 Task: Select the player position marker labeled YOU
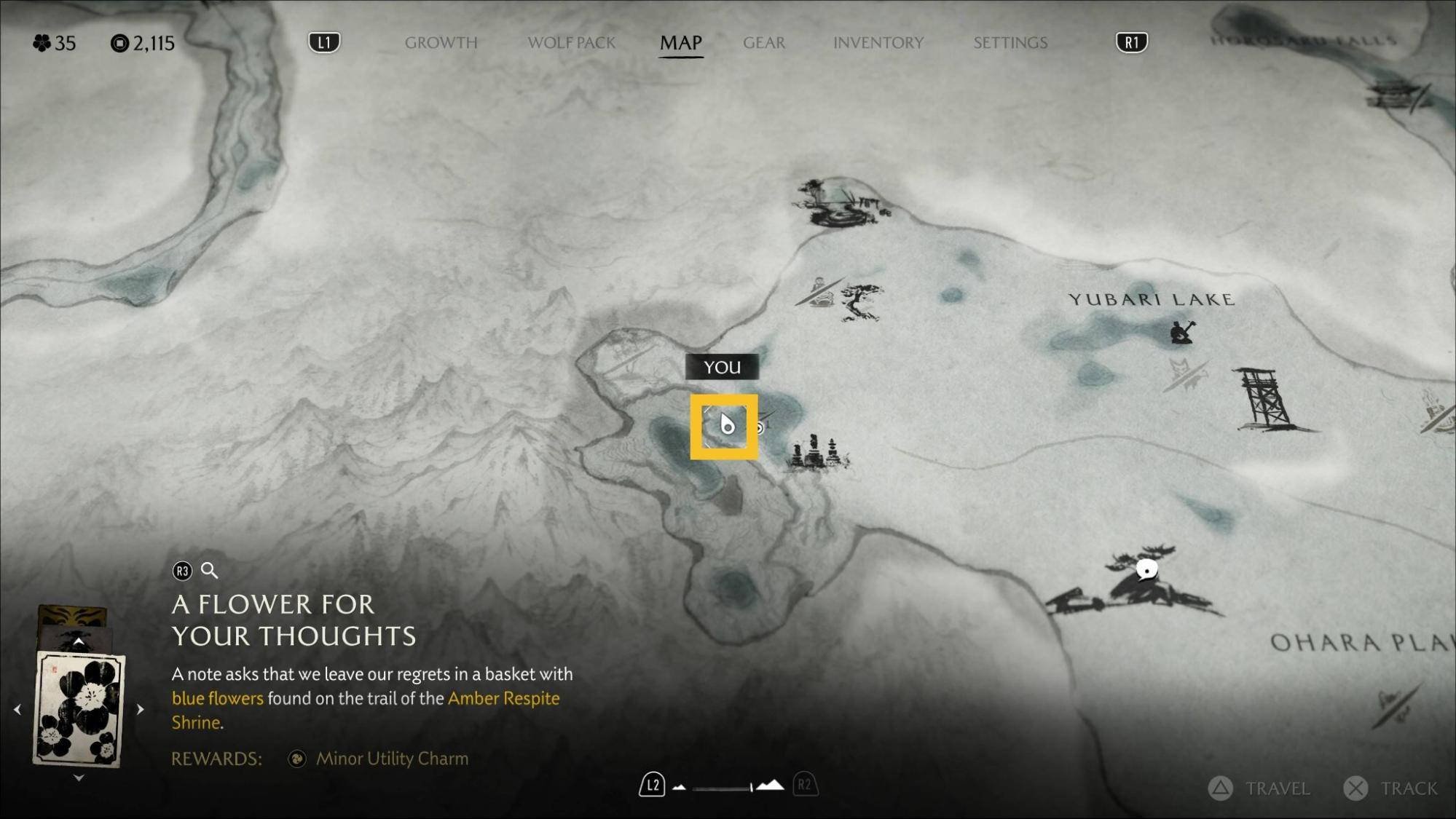(725, 426)
